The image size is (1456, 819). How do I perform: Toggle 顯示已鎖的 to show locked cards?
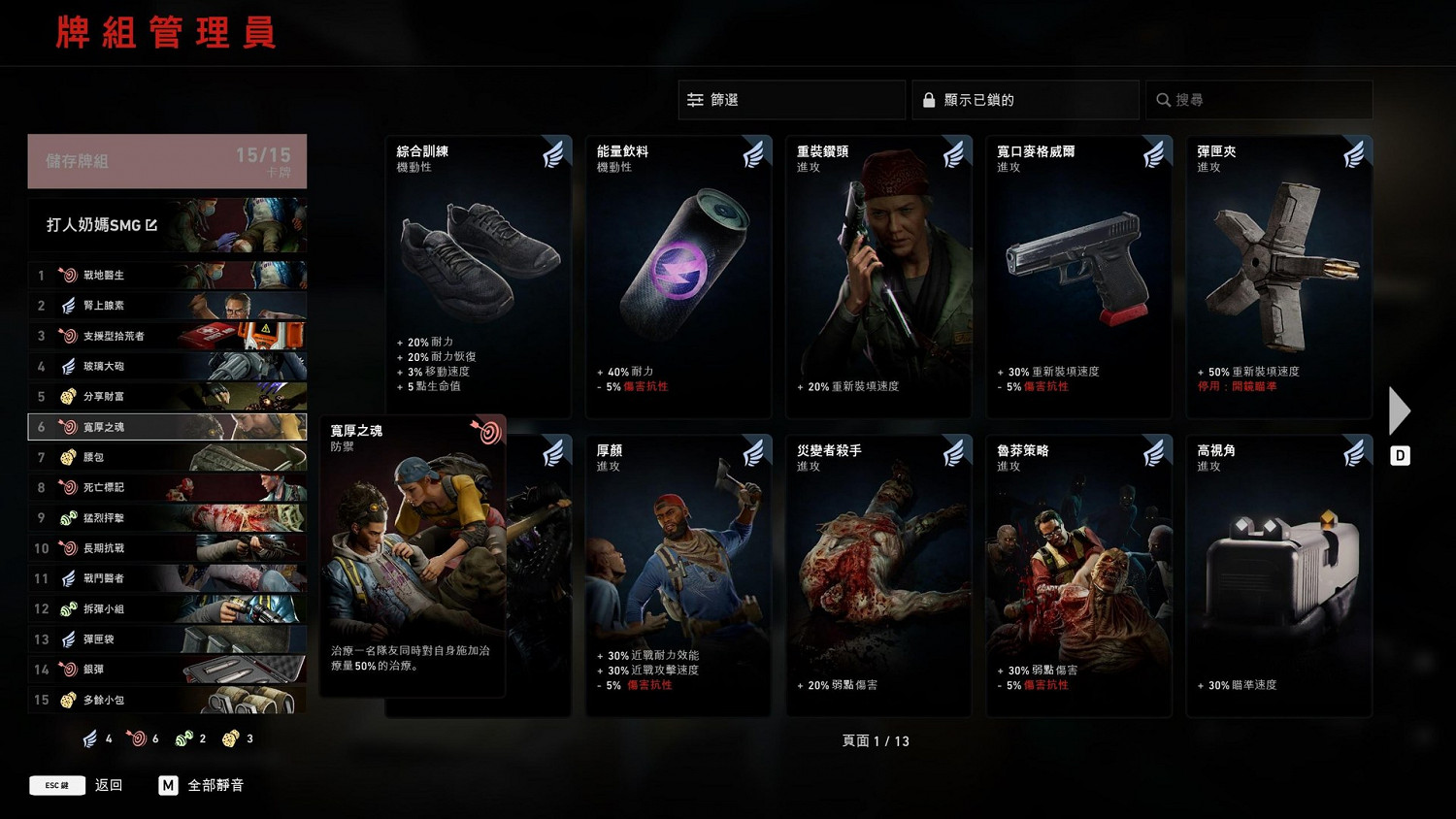point(1024,99)
